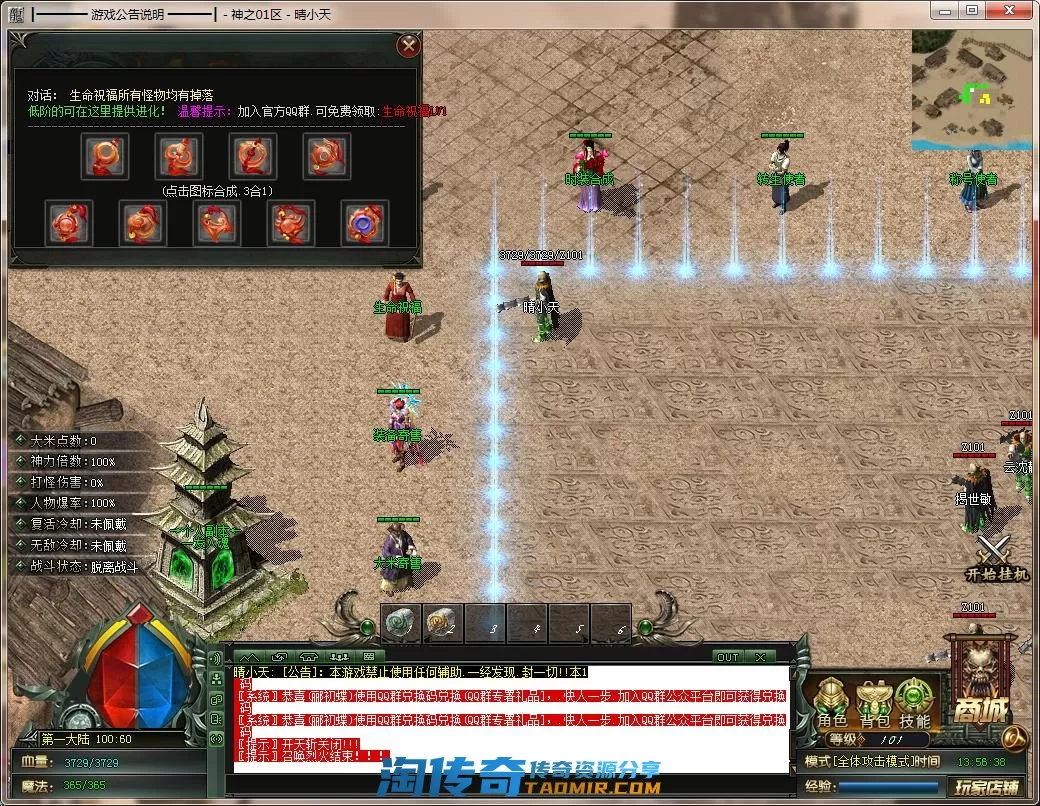Start auto-combat with 开始挂机
Viewport: 1040px width, 806px height.
click(x=996, y=559)
